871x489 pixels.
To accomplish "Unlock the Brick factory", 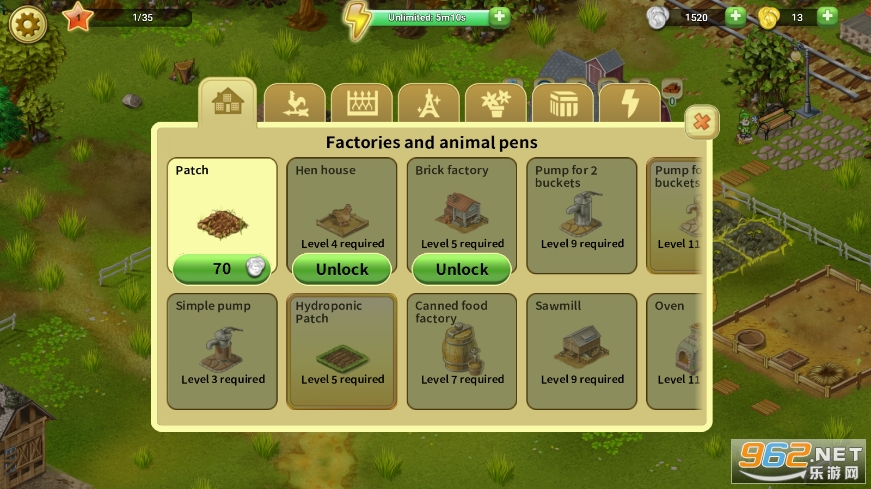I will pyautogui.click(x=462, y=268).
